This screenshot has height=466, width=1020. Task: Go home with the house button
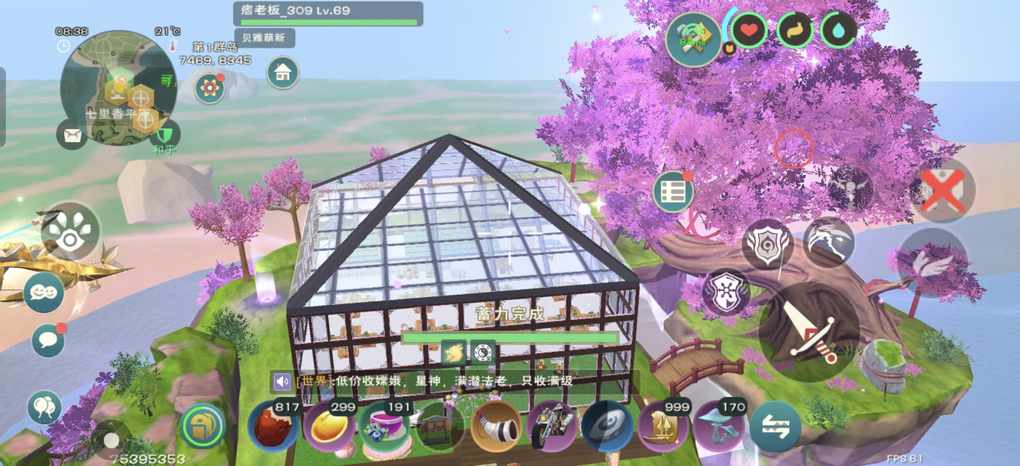point(283,72)
